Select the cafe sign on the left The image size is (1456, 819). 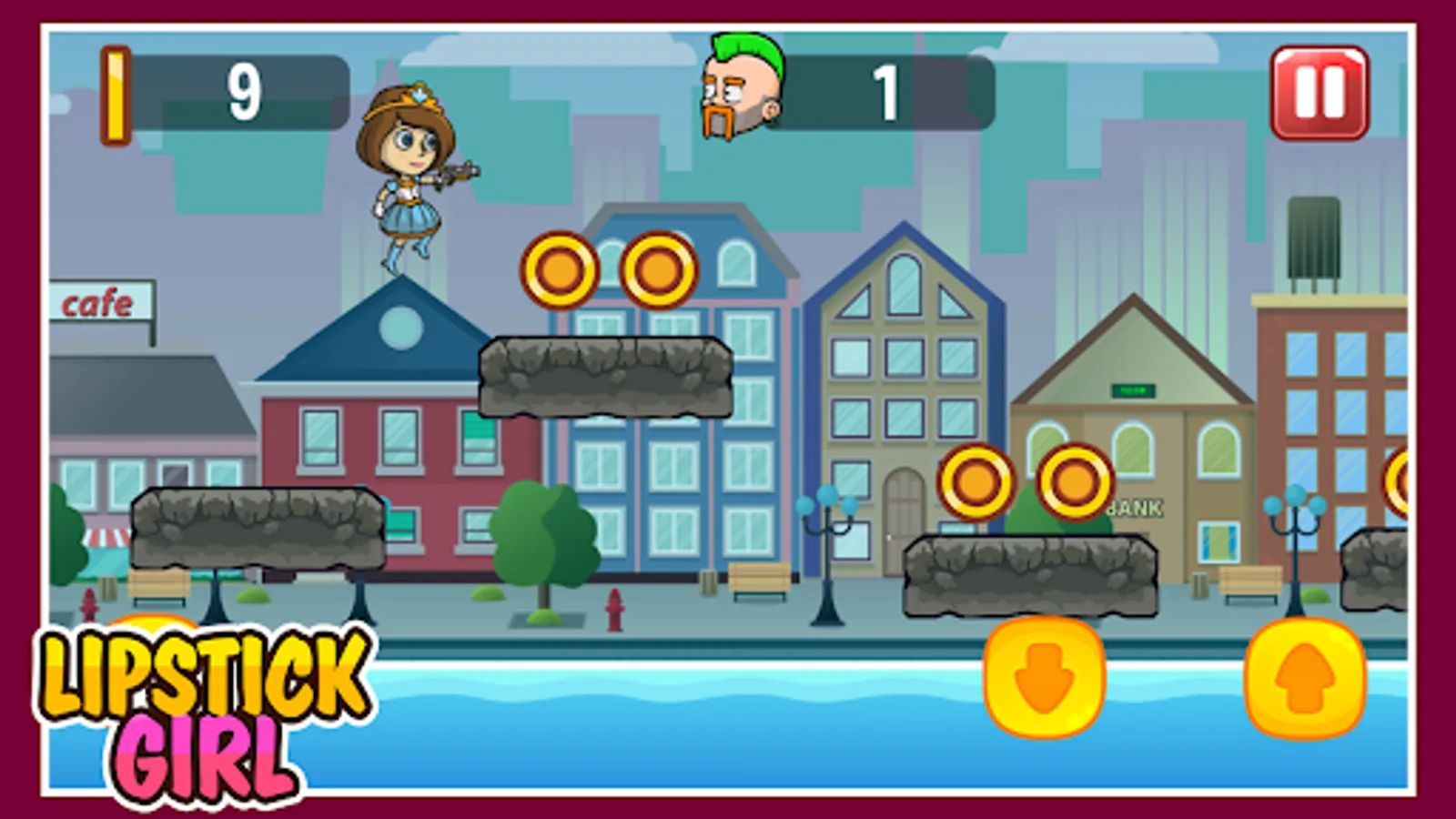pos(98,303)
